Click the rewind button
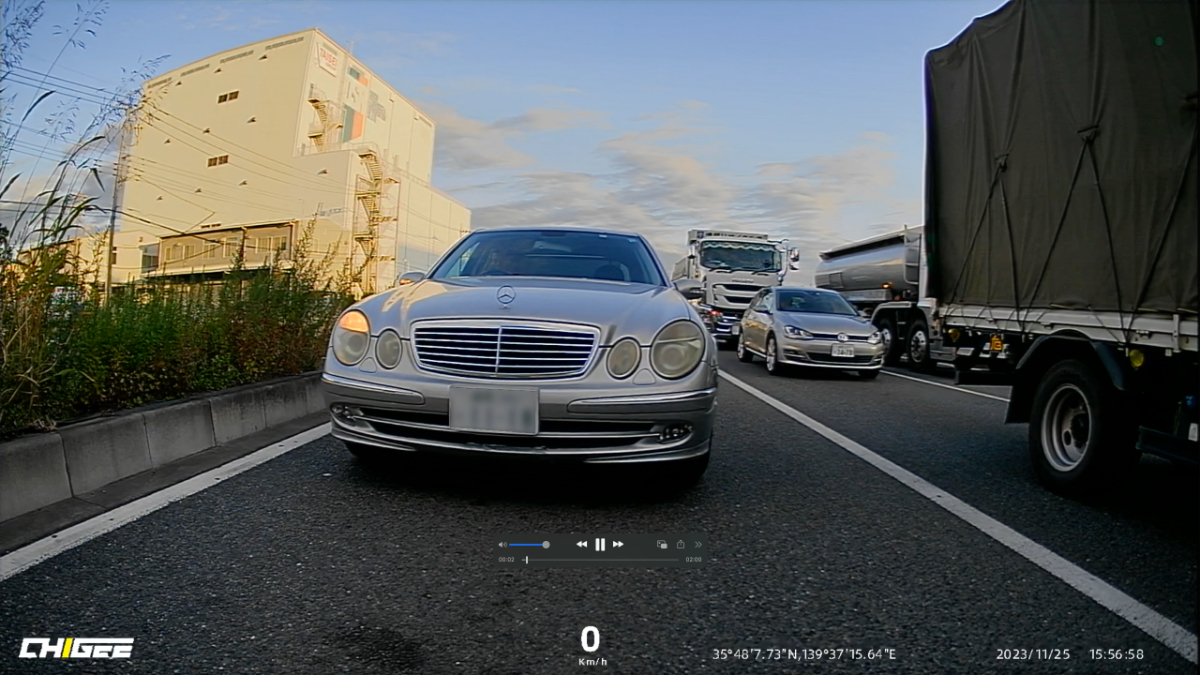The height and width of the screenshot is (675, 1200). (581, 544)
